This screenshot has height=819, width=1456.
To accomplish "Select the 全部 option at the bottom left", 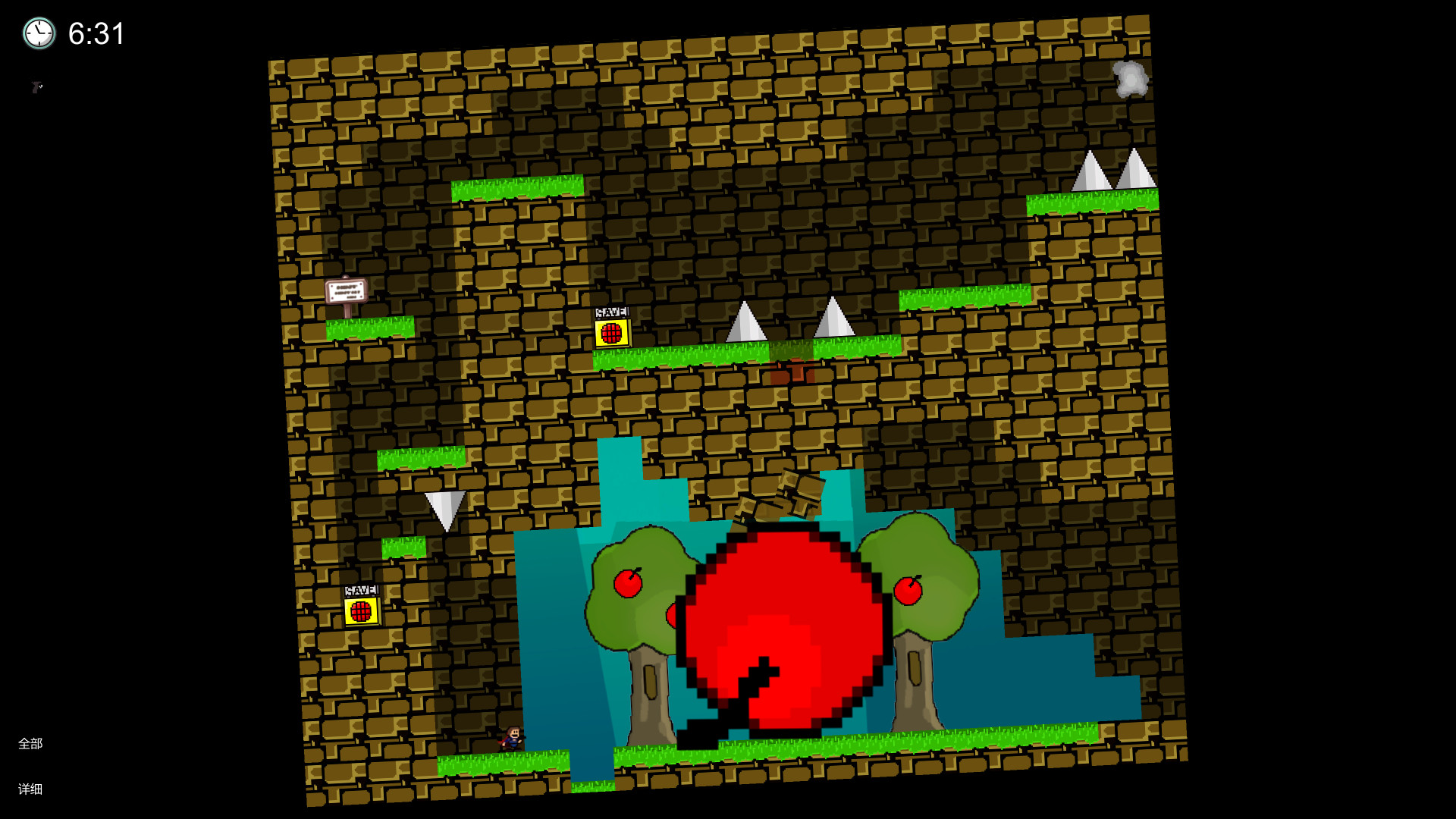I will [32, 744].
